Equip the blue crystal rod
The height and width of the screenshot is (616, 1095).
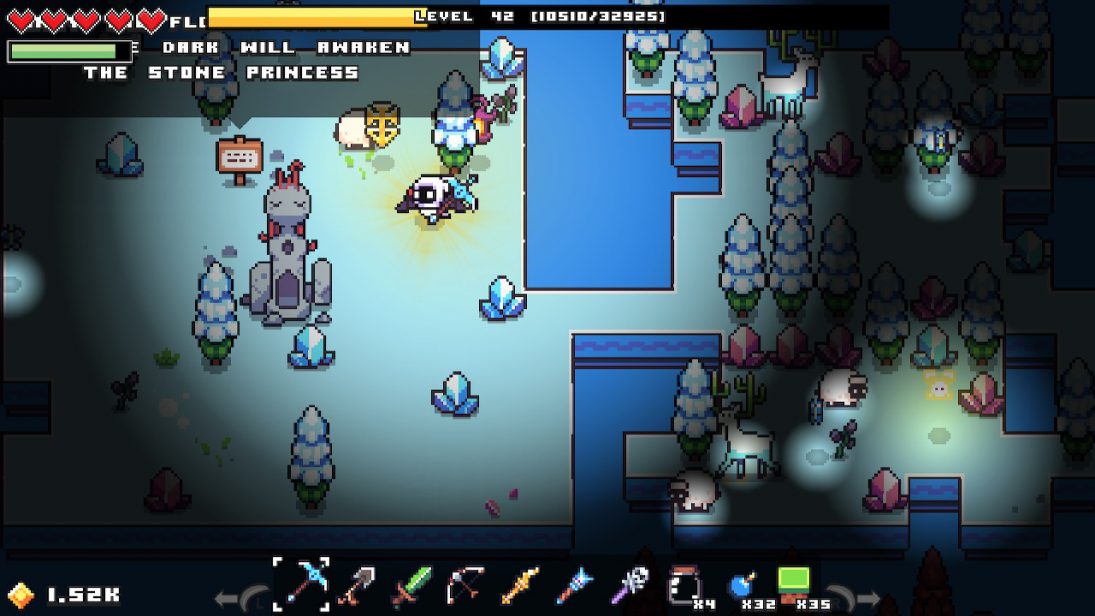[x=575, y=584]
